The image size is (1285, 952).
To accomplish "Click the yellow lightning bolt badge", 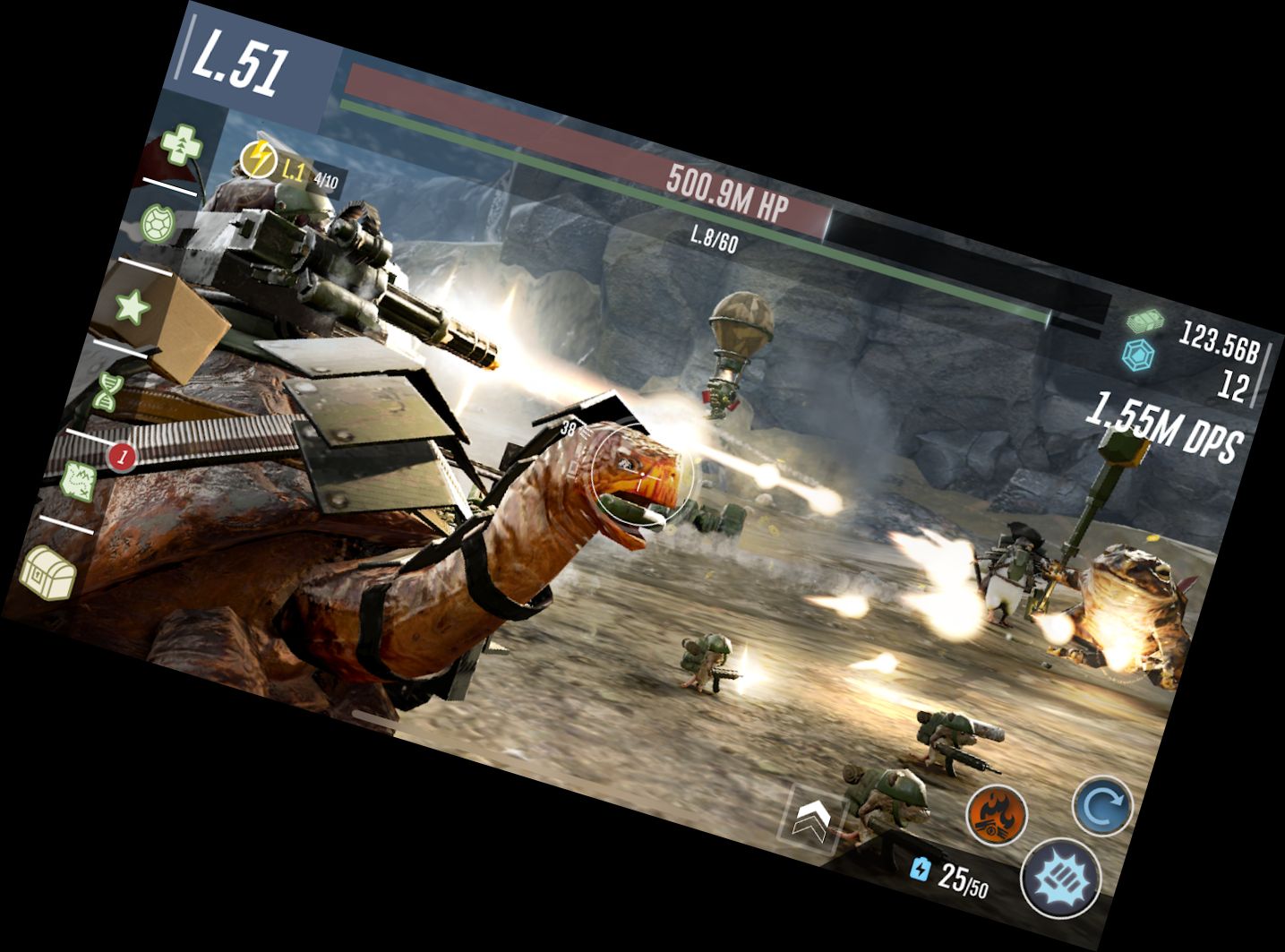I will (259, 159).
